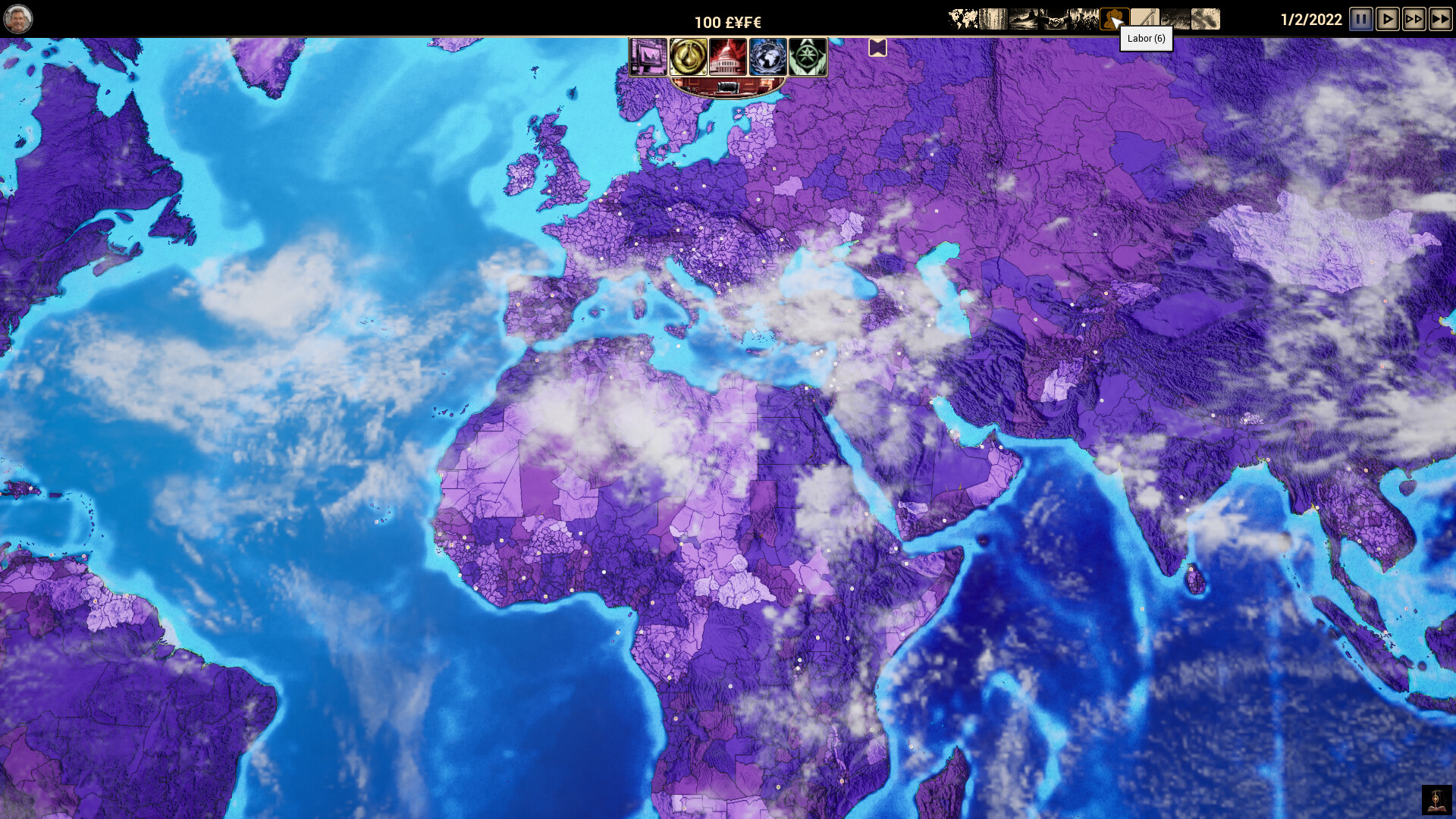Open the media news panel
Image resolution: width=1456 pixels, height=819 pixels.
pos(648,57)
